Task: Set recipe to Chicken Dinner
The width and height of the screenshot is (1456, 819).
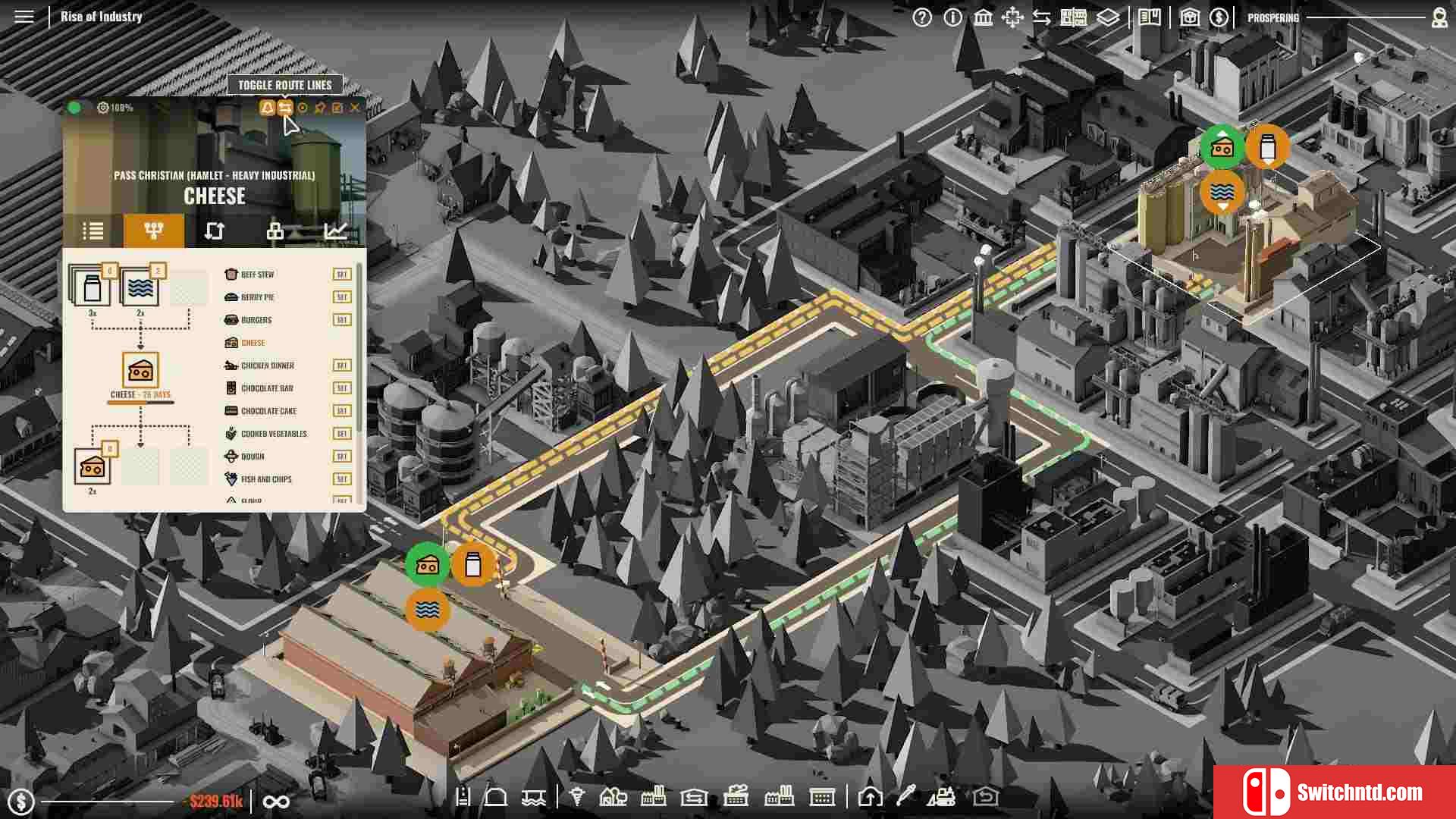Action: [x=341, y=366]
